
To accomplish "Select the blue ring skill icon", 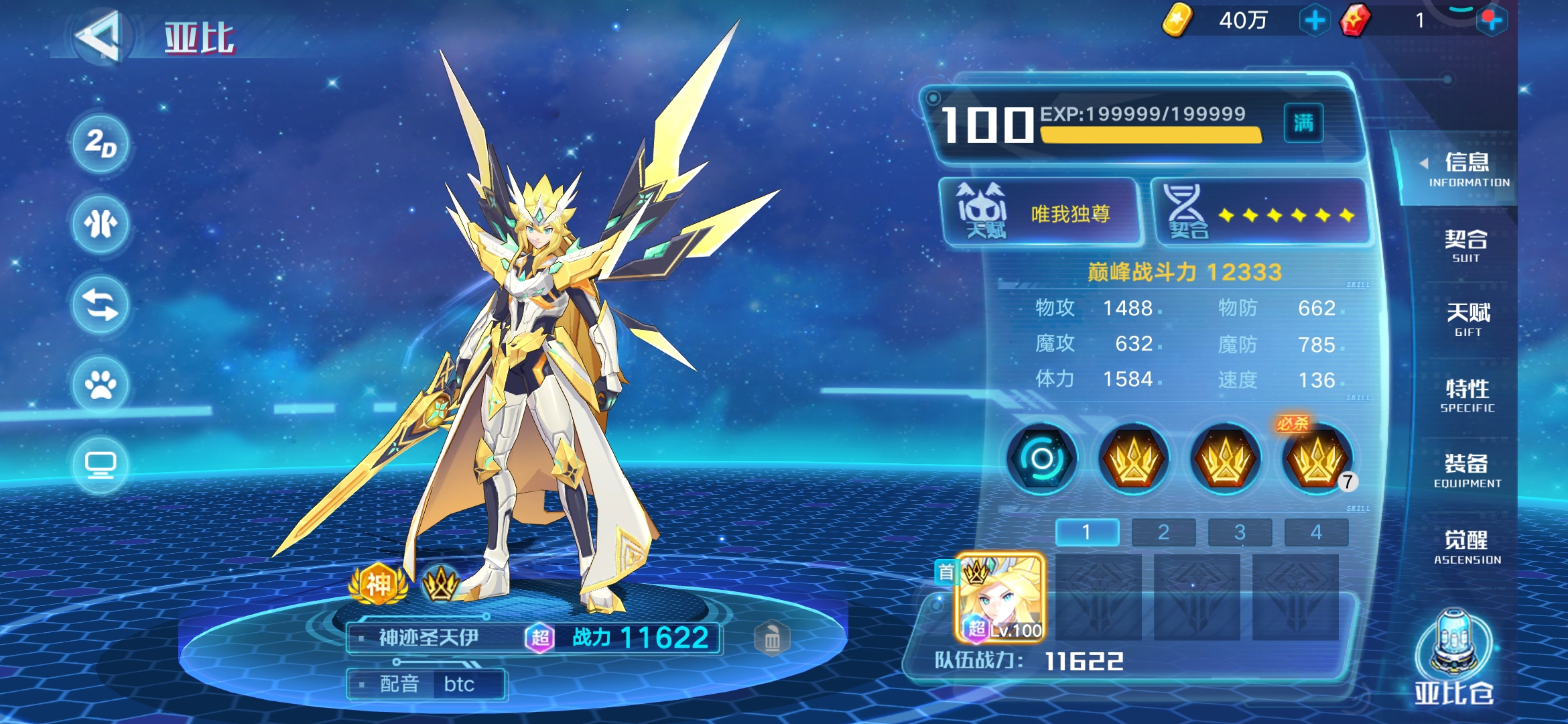I will pyautogui.click(x=1042, y=459).
